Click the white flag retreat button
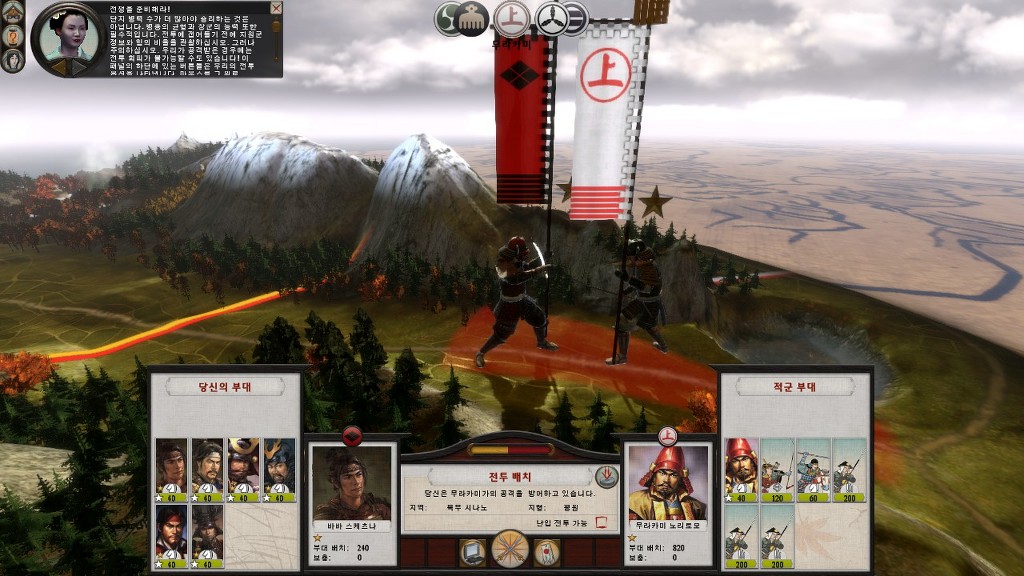Screen dimensions: 1024x576 tap(546, 550)
